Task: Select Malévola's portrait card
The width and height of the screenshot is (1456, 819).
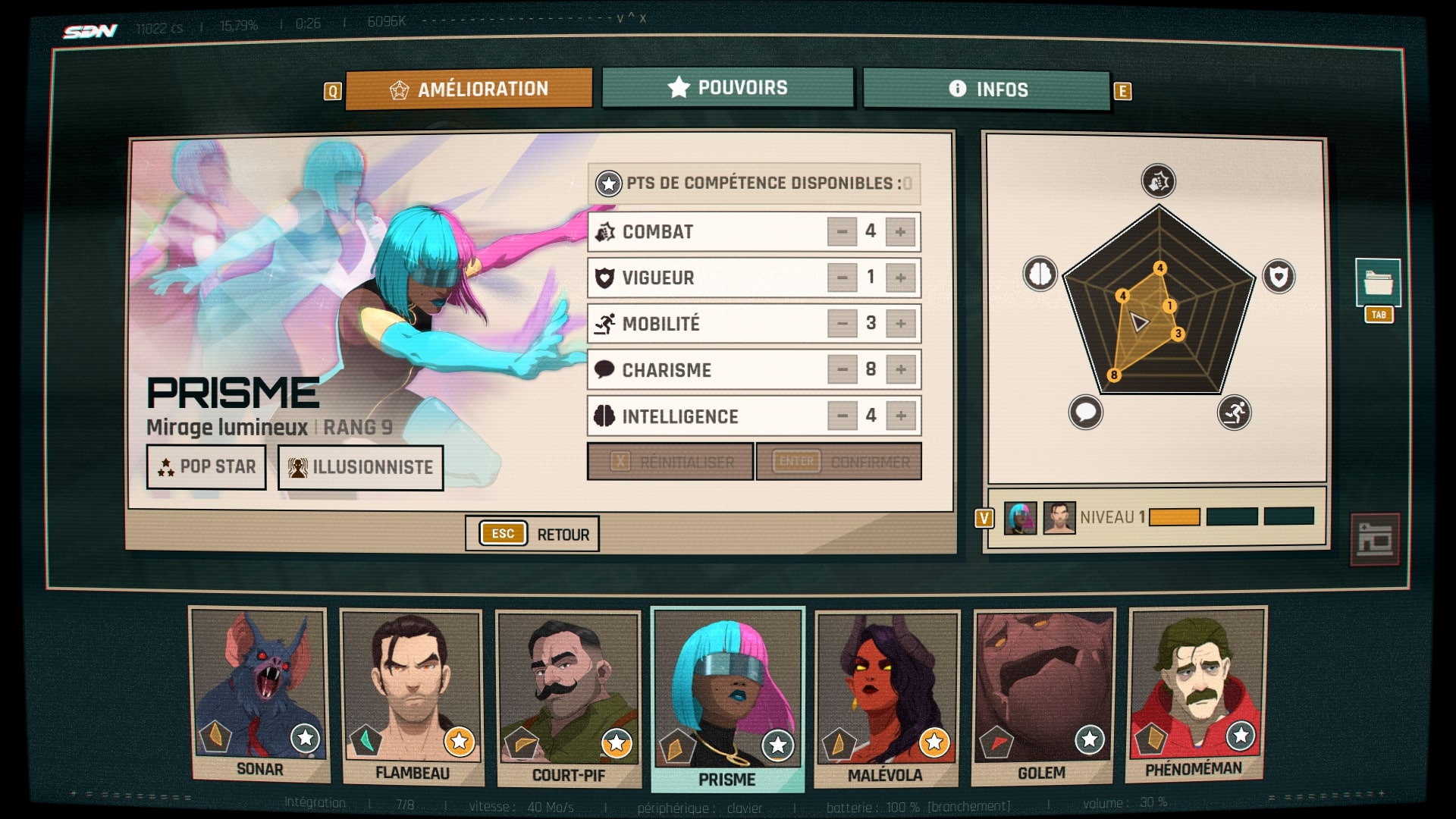Action: 886,699
